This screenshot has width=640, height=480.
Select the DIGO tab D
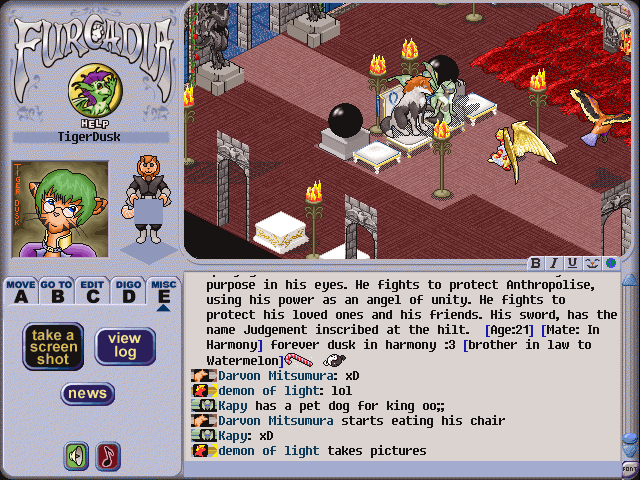point(127,291)
